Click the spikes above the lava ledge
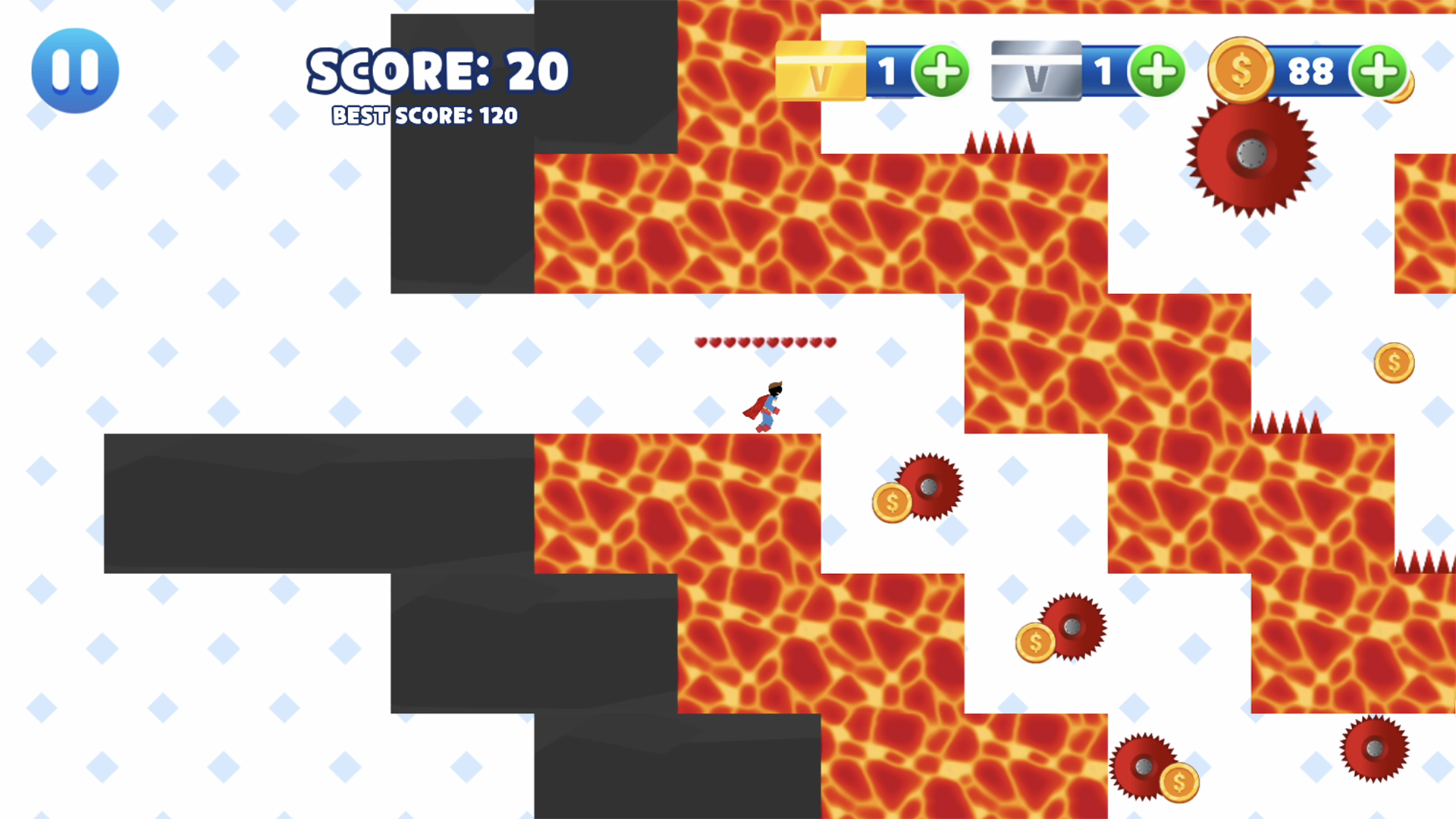This screenshot has width=1456, height=819. click(999, 143)
